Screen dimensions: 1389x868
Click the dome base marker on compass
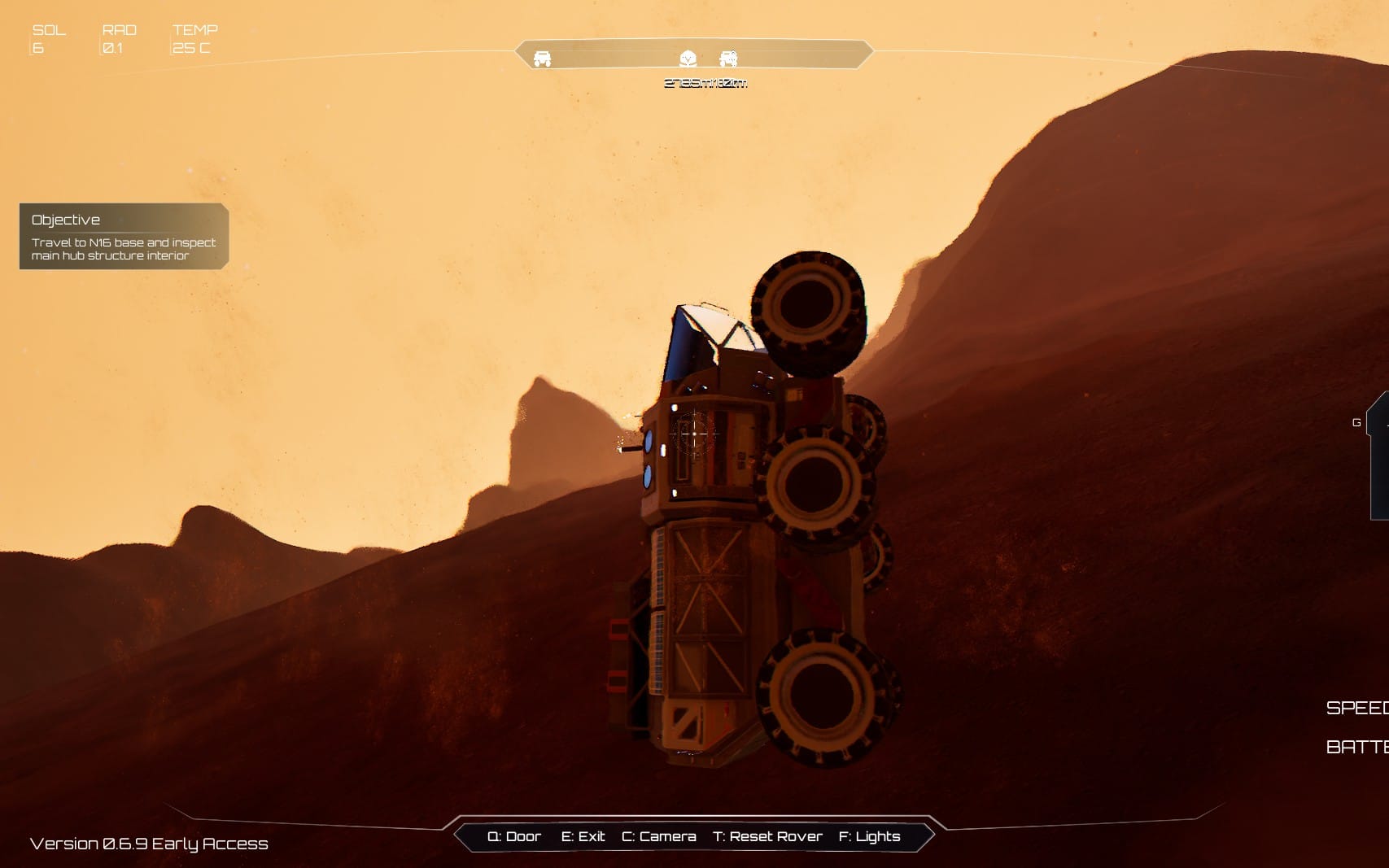tap(688, 58)
